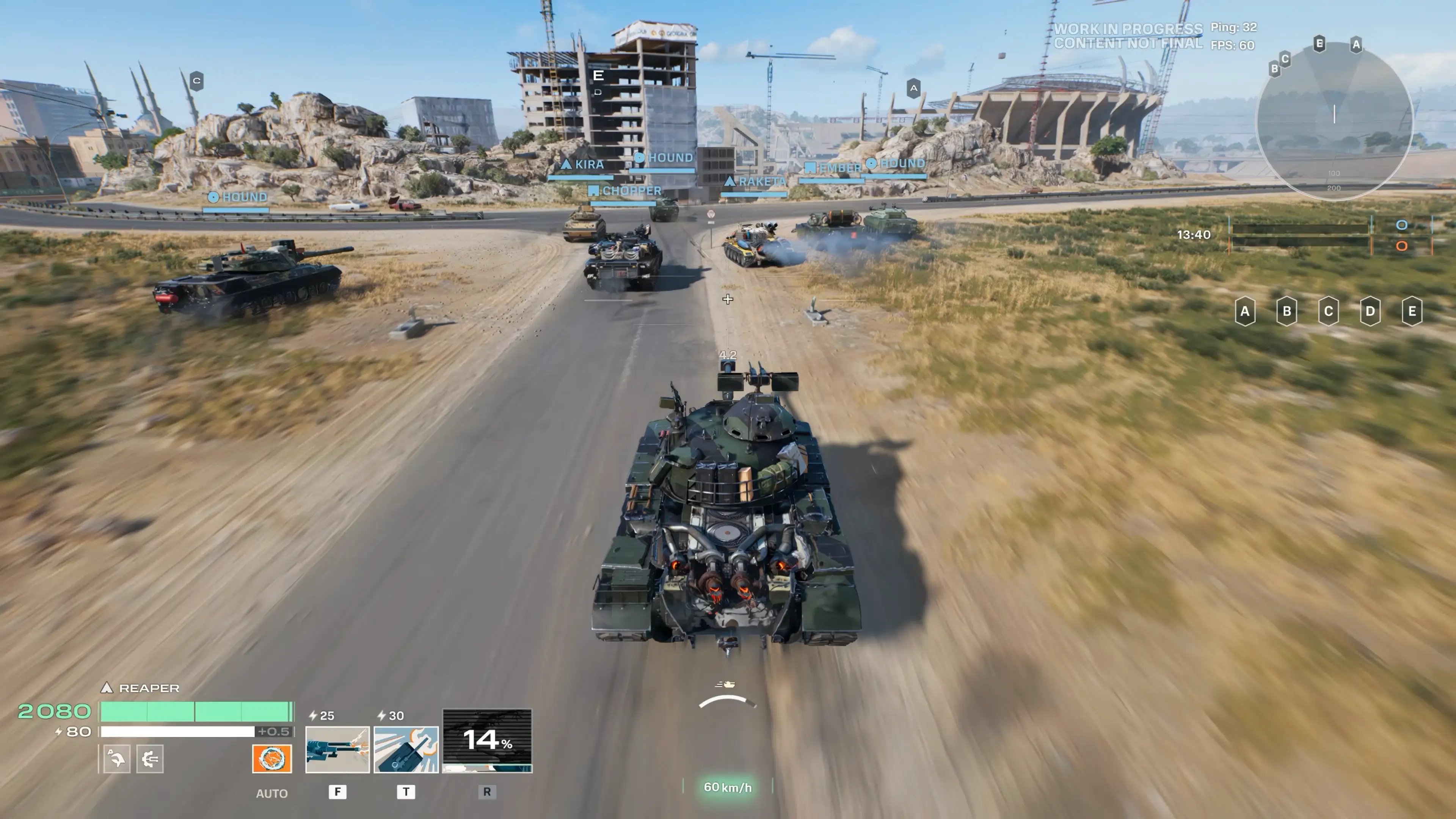The width and height of the screenshot is (1456, 819).
Task: Select the gear perk icon under the energy bar
Action: [150, 758]
